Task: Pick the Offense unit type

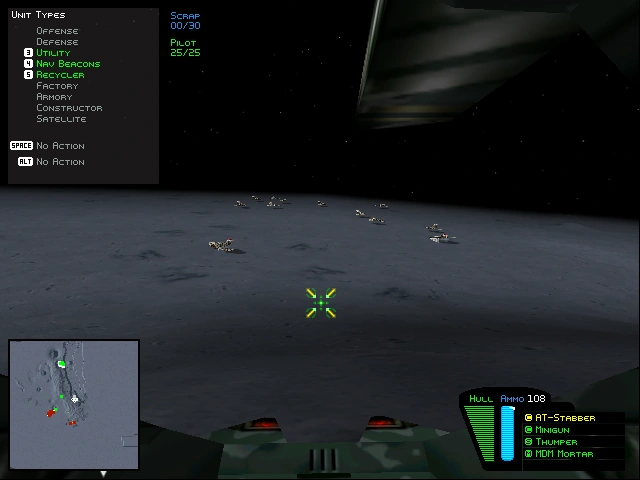Action: coord(57,31)
